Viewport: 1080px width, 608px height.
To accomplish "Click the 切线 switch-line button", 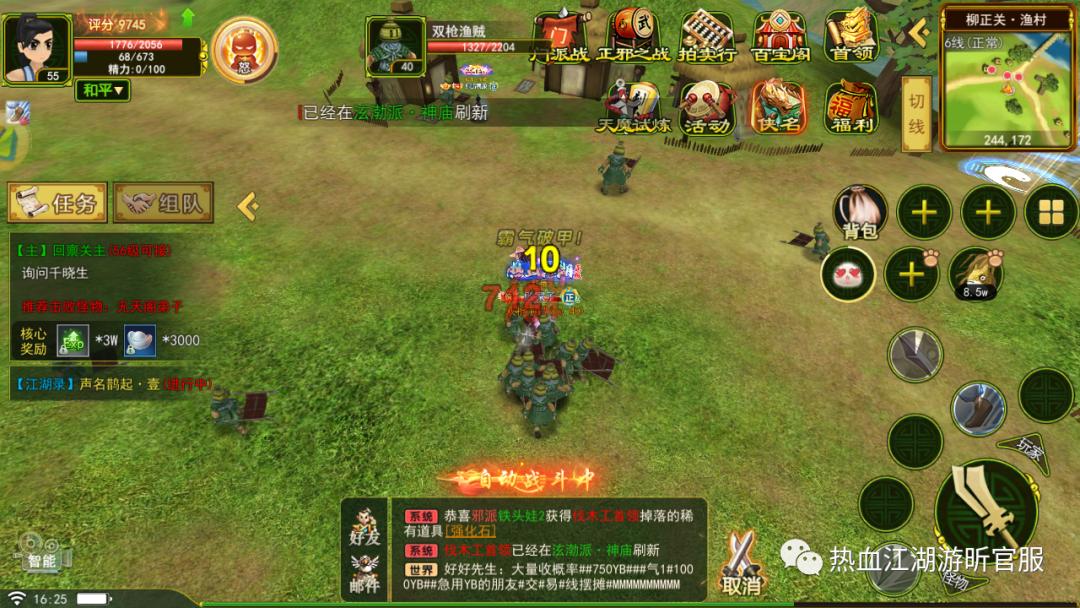I will pos(916,114).
